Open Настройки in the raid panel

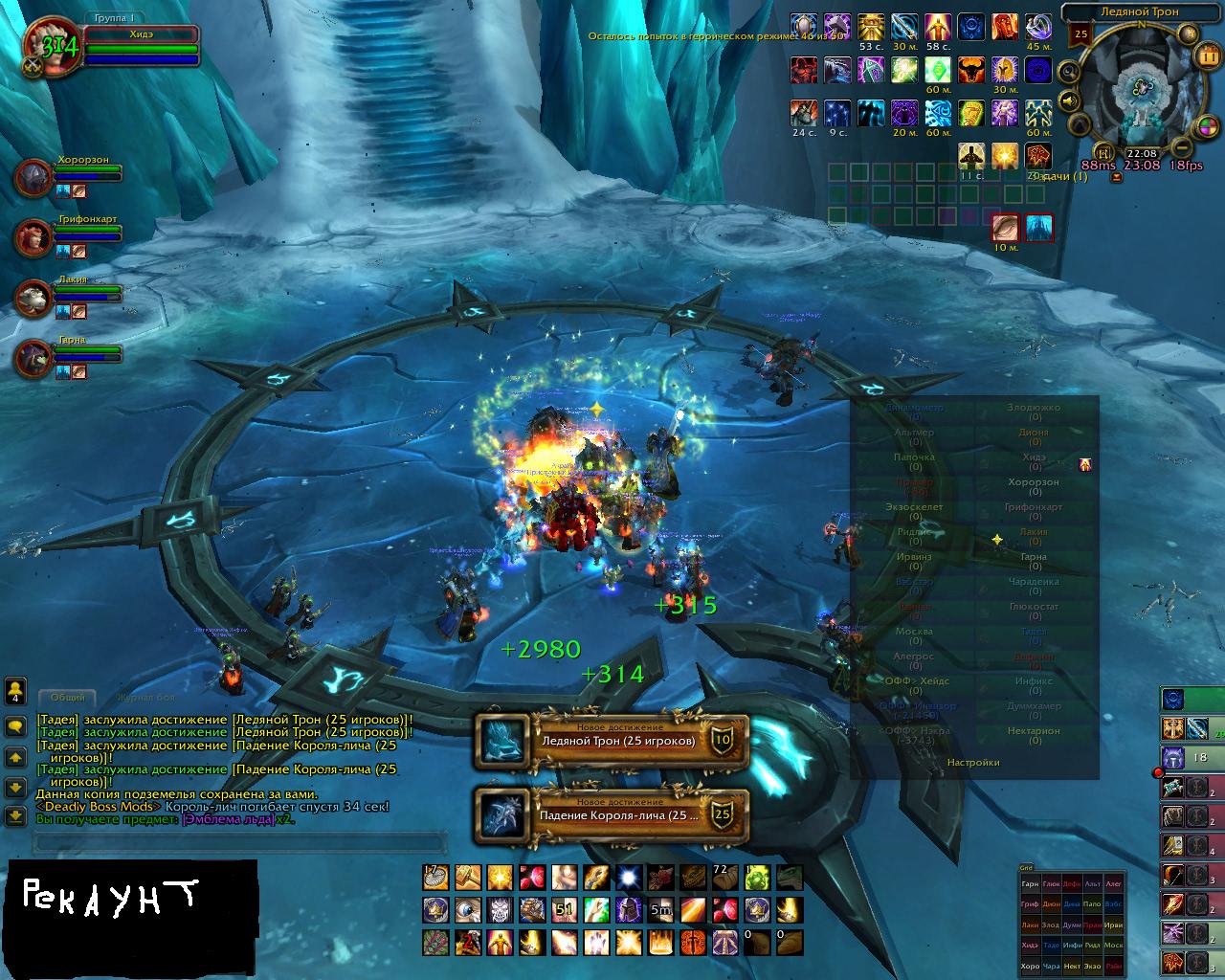point(973,763)
